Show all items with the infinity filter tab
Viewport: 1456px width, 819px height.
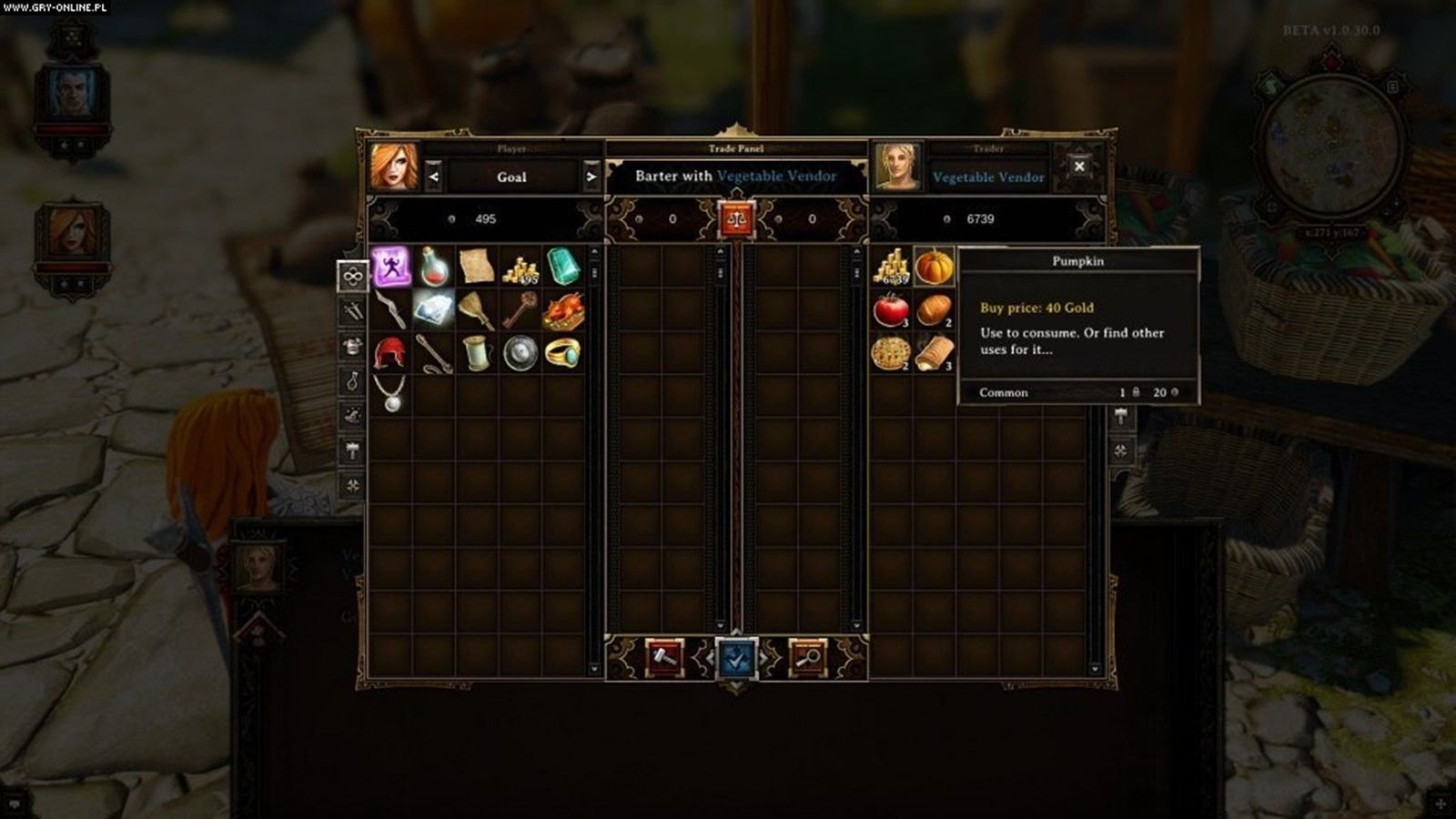click(x=352, y=276)
